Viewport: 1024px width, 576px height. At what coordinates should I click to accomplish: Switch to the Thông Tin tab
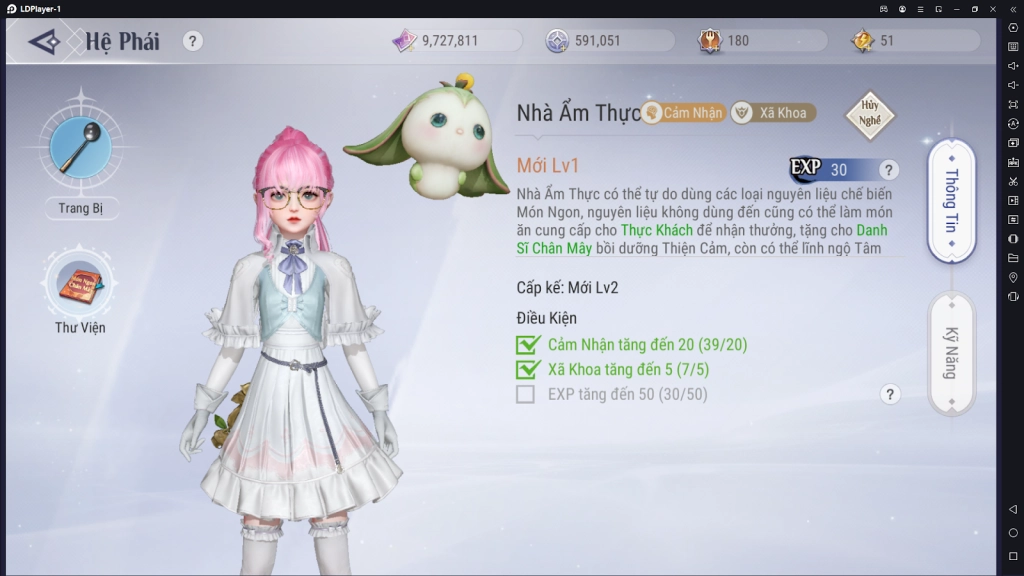951,201
